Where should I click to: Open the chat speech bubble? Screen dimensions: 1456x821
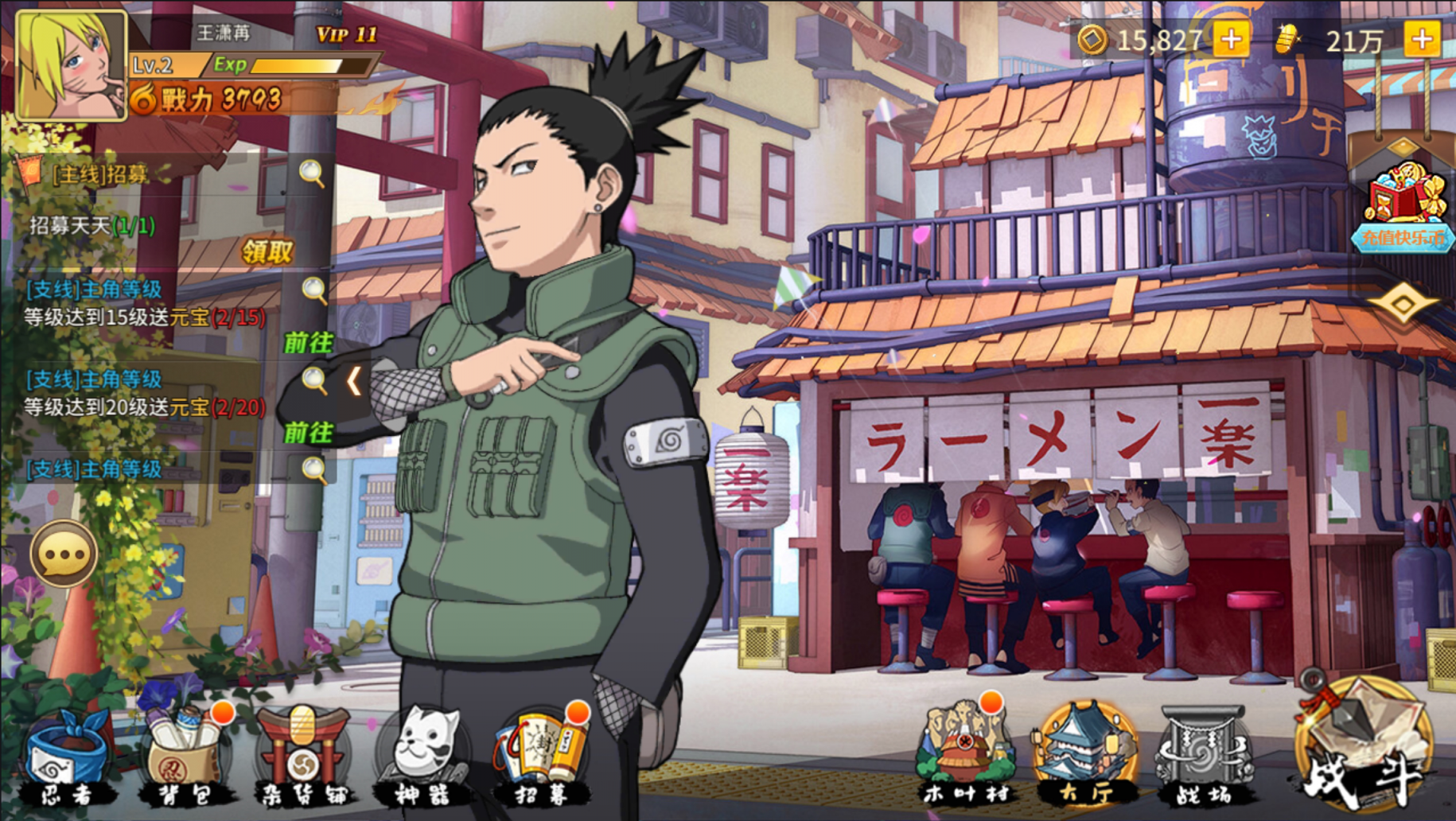64,554
